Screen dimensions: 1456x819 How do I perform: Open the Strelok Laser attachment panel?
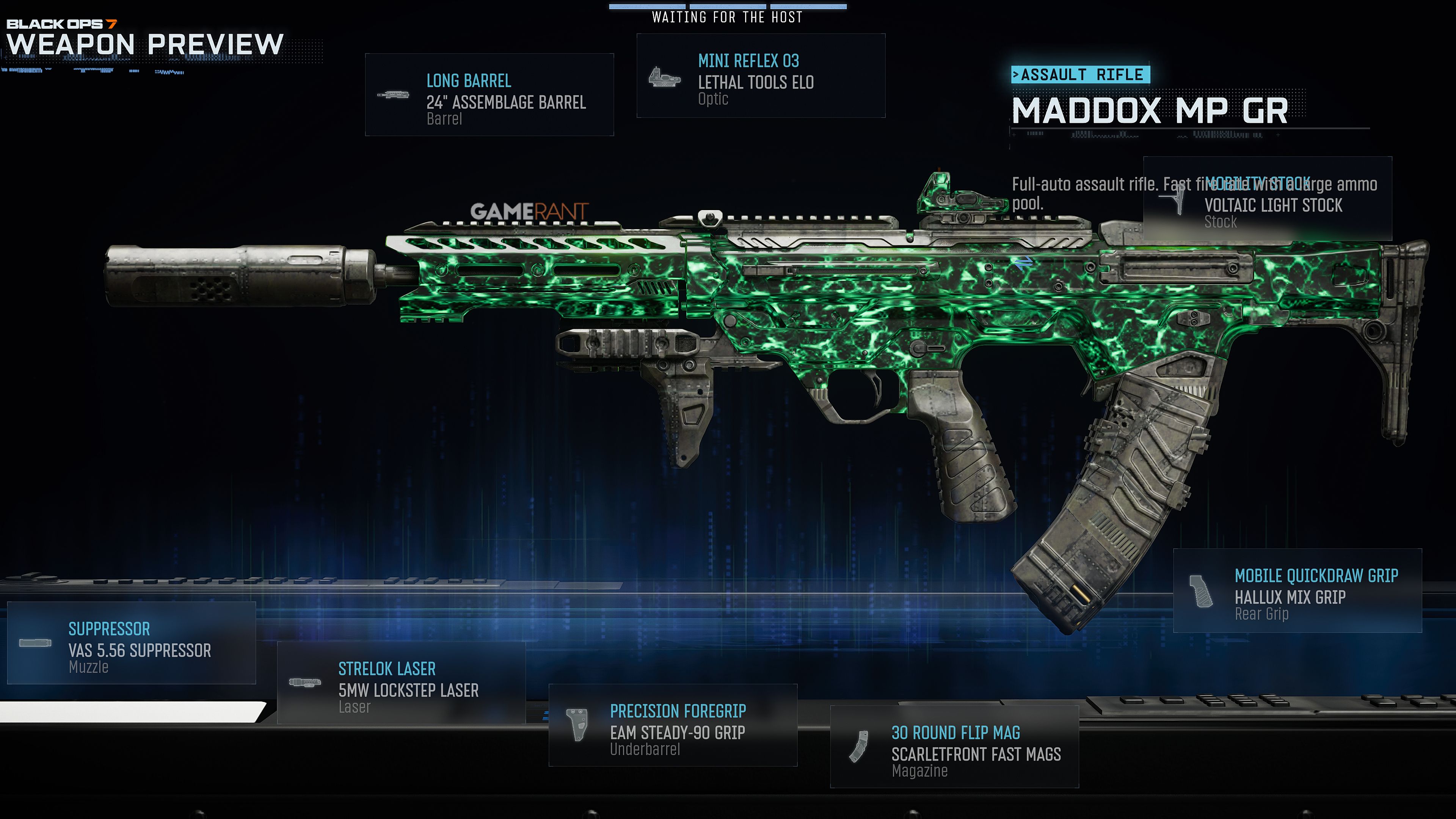401,683
